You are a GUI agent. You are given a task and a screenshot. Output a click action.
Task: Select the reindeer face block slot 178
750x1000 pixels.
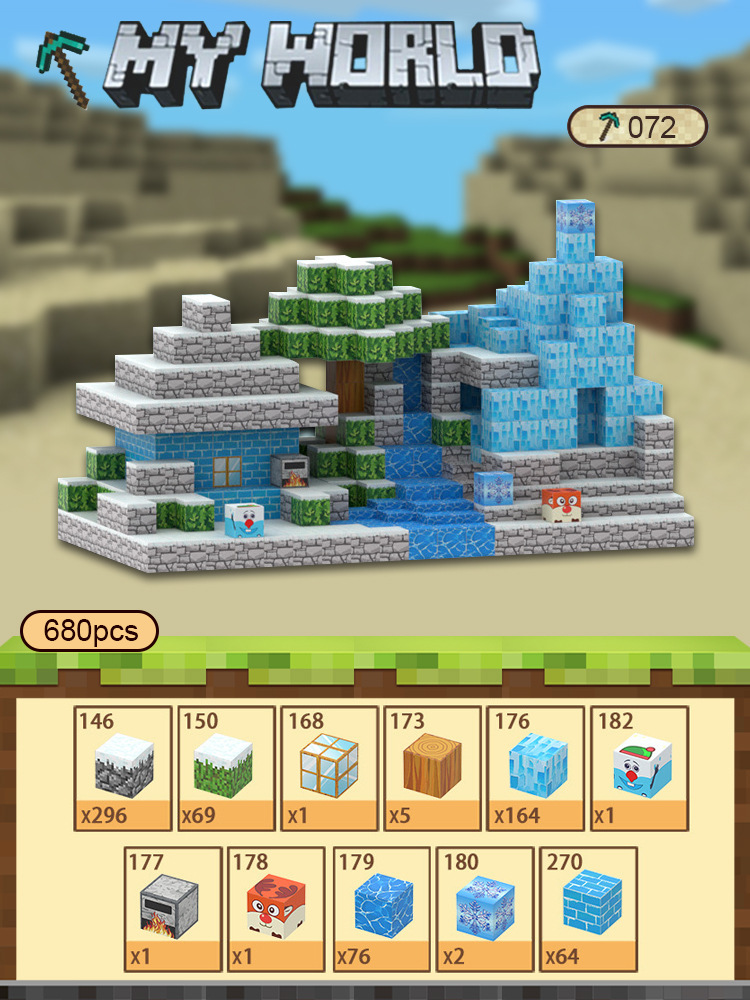click(x=277, y=909)
